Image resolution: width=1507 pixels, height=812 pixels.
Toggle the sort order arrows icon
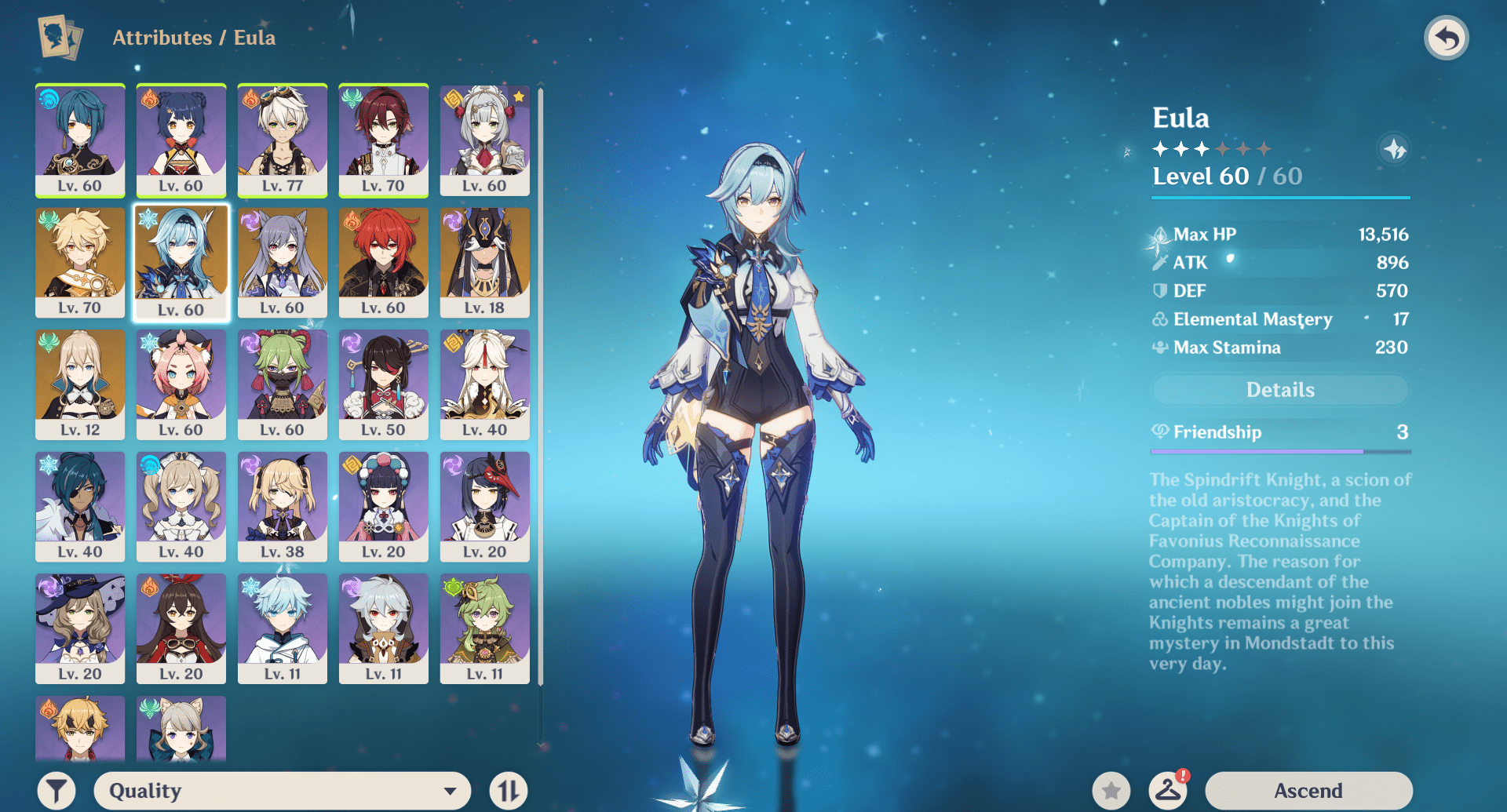pyautogui.click(x=507, y=789)
